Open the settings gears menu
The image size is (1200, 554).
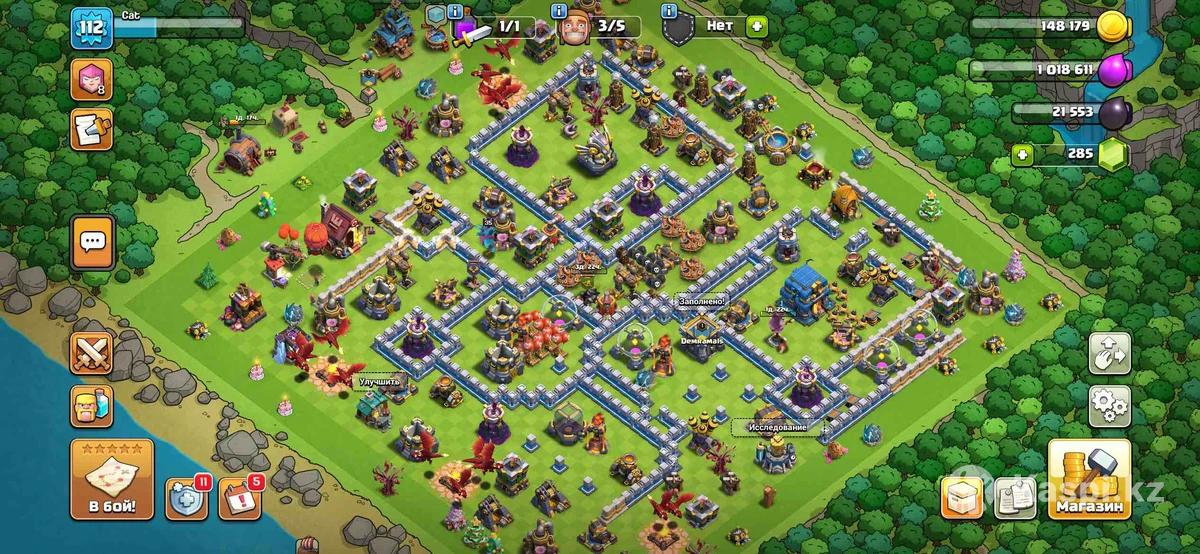point(1109,405)
